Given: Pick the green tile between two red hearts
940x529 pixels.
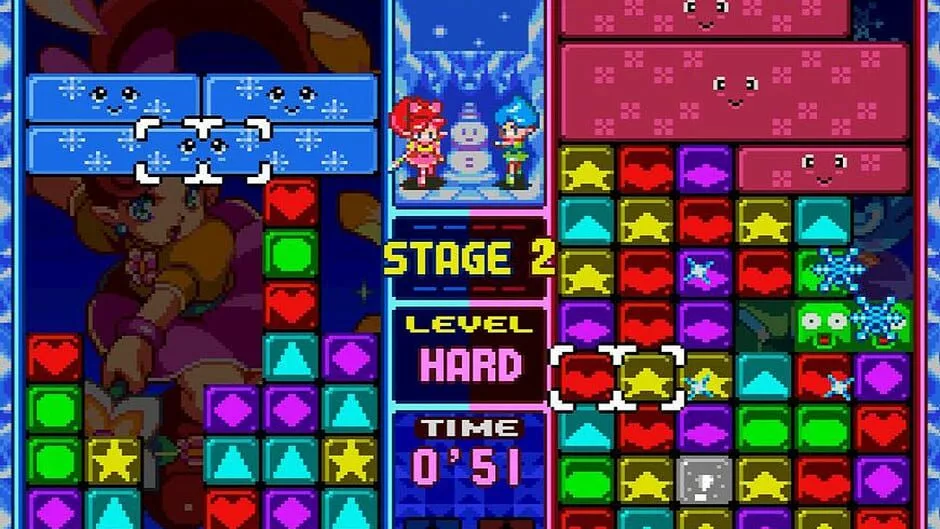Looking at the screenshot, I should point(291,254).
